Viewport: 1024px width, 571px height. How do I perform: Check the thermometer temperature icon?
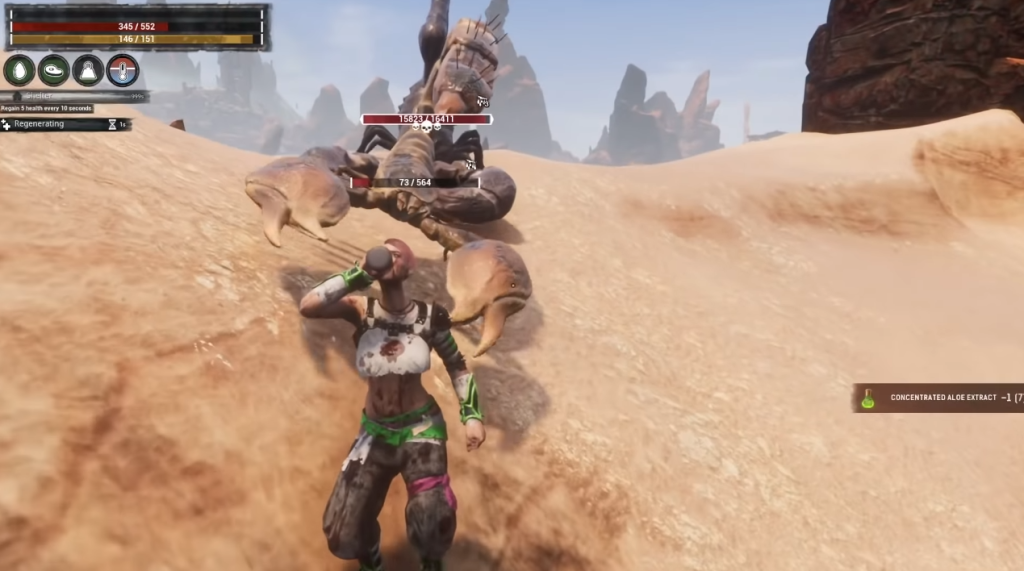(122, 70)
